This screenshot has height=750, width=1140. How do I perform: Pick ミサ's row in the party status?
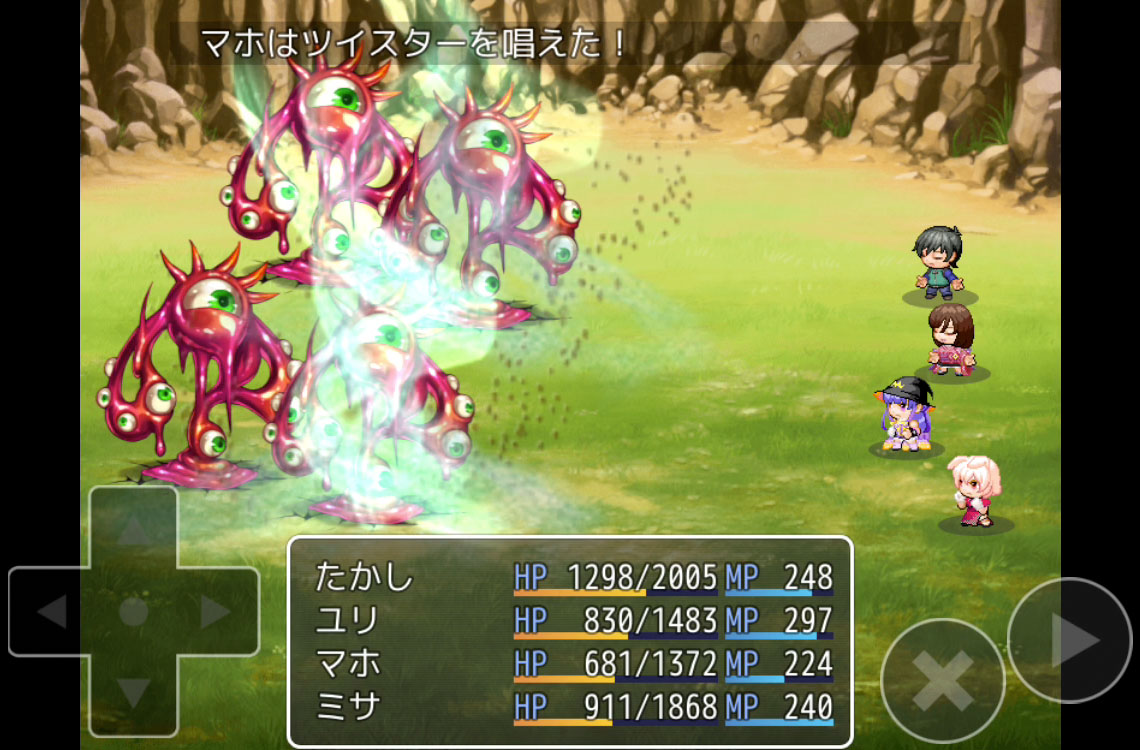pos(571,706)
